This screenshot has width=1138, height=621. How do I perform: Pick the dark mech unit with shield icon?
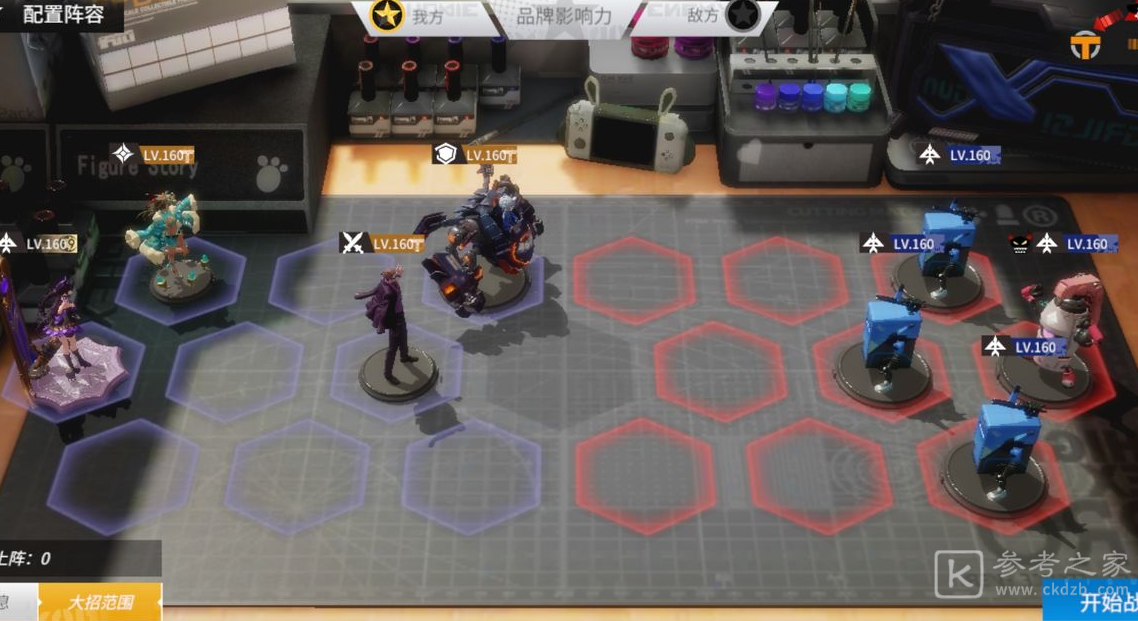pos(485,245)
